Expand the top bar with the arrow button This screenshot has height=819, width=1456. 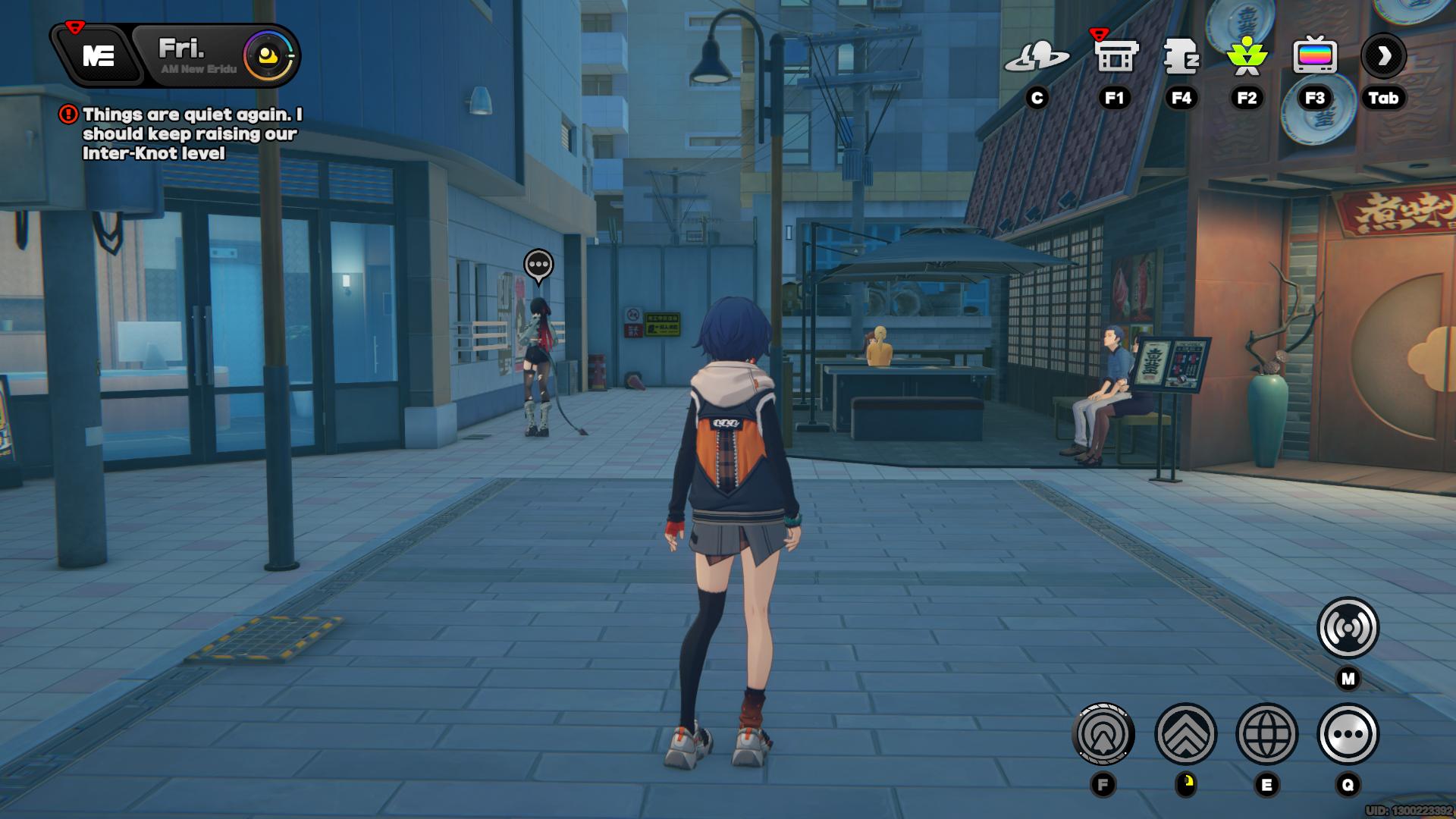point(1383,56)
